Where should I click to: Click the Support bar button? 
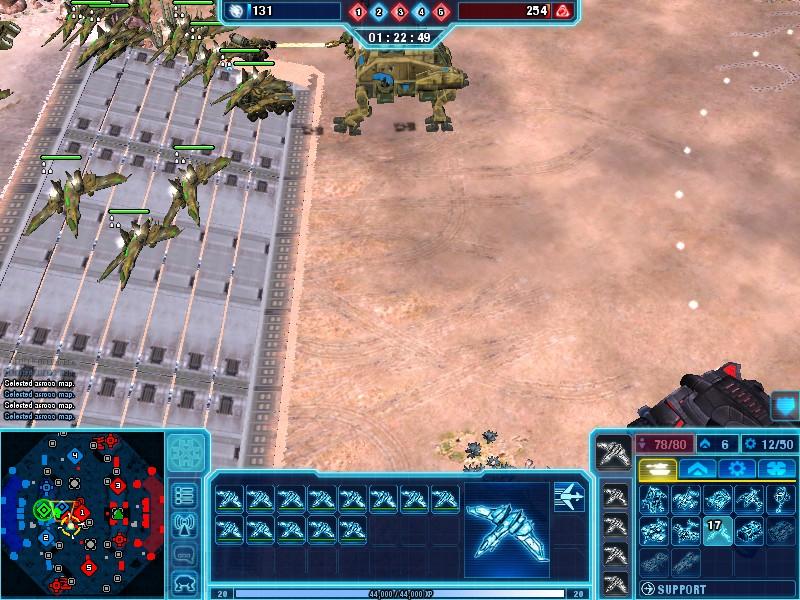[x=714, y=589]
